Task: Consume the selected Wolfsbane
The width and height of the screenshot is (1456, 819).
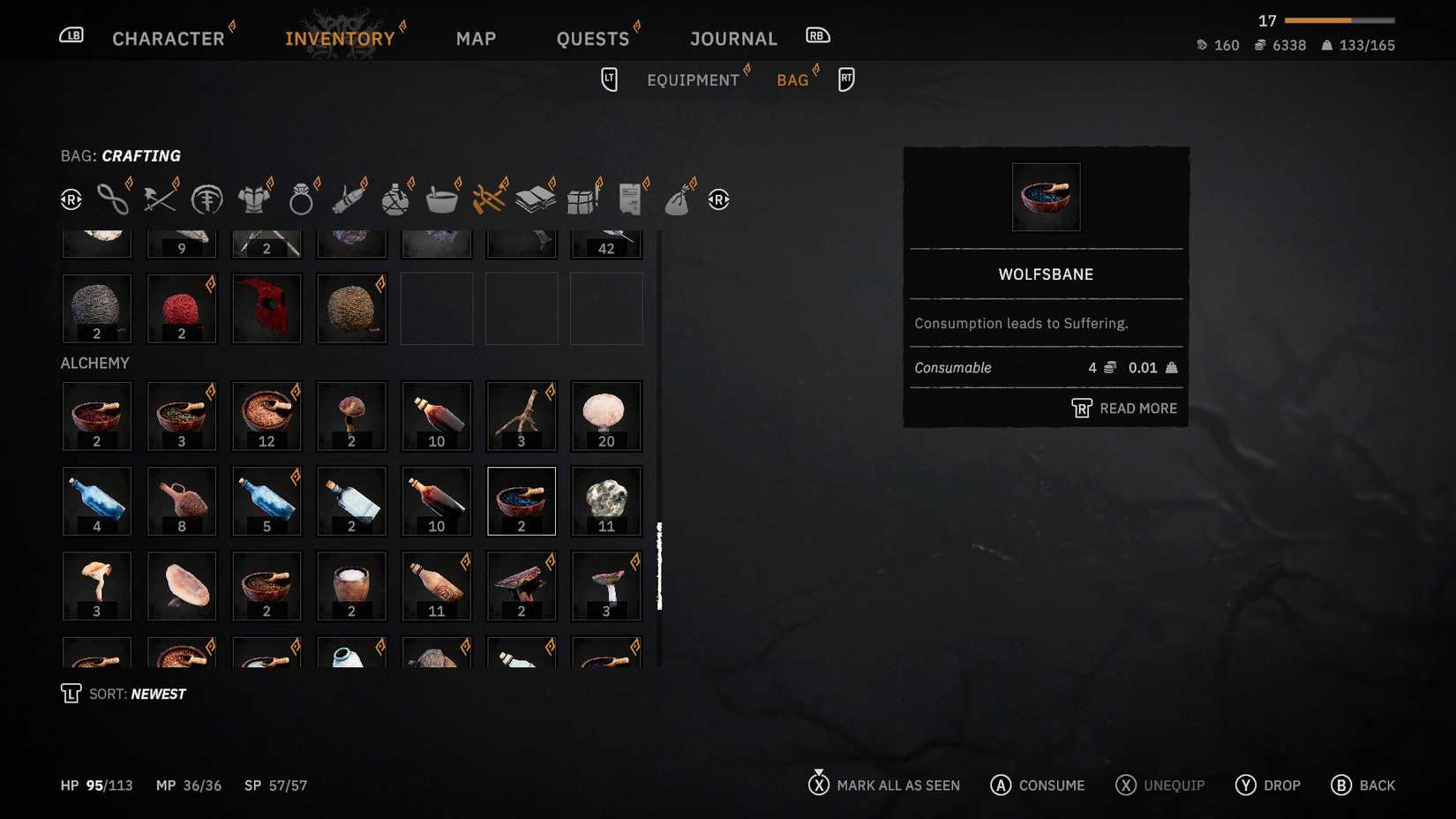Action: 1038,785
